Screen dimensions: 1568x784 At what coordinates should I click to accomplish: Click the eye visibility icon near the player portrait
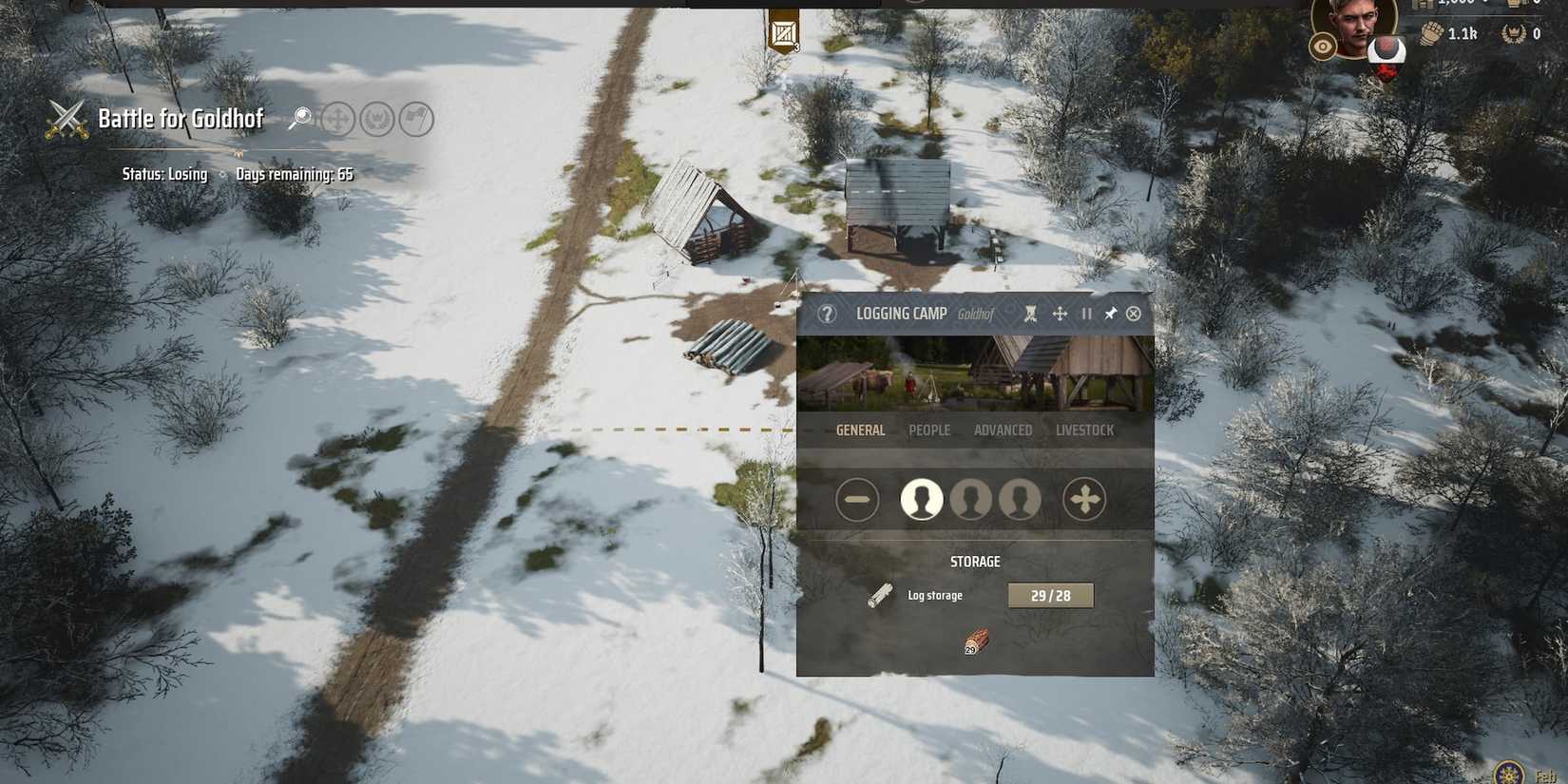click(1322, 47)
